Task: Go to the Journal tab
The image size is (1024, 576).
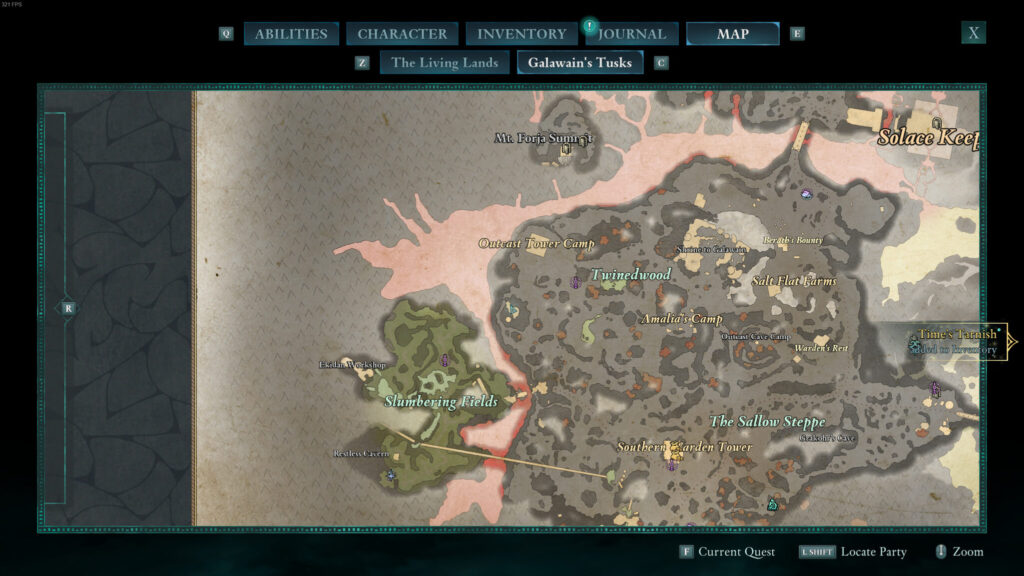Action: click(x=636, y=34)
